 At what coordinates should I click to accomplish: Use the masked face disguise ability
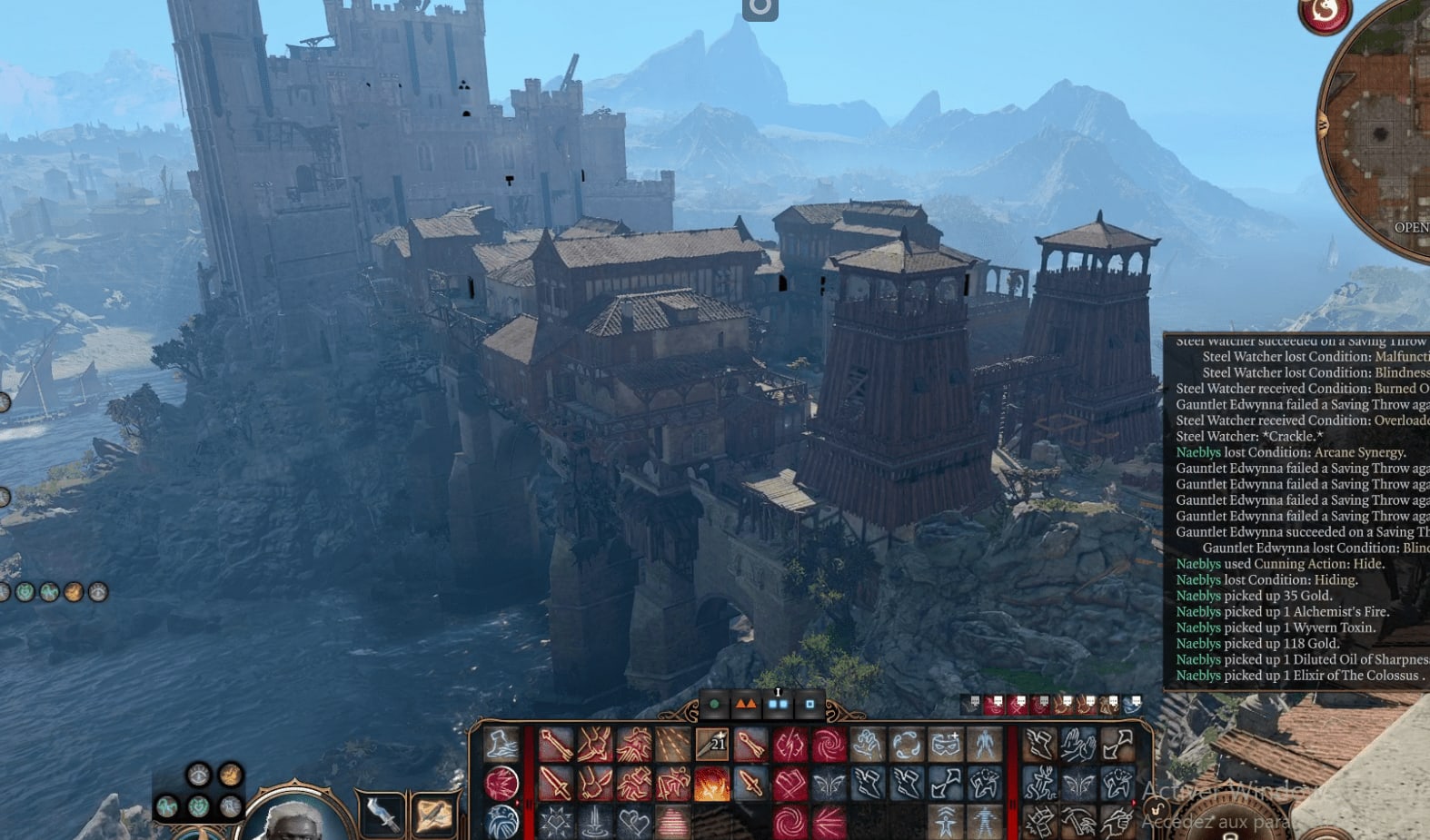pos(946,745)
